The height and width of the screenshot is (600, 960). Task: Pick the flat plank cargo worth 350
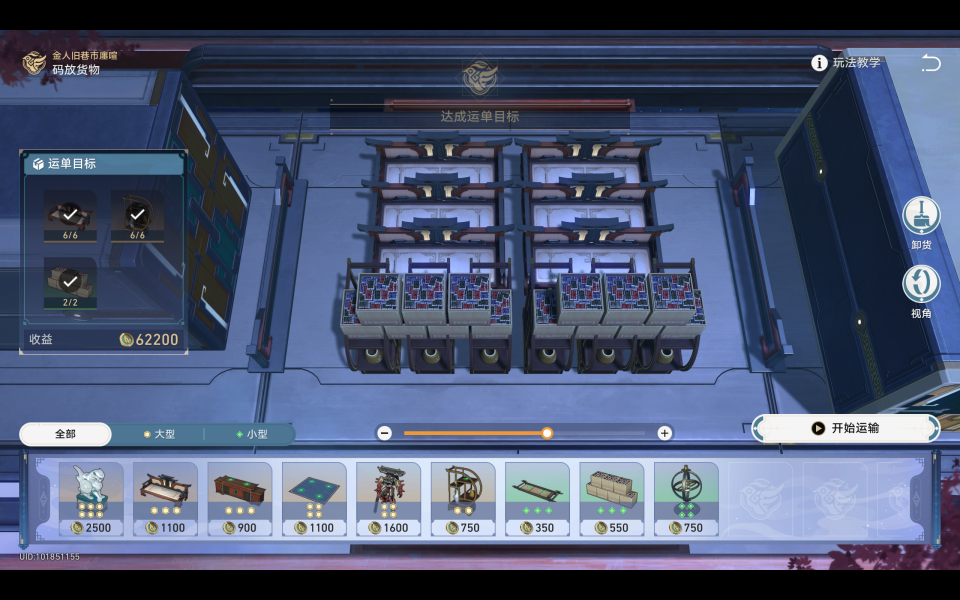pyautogui.click(x=537, y=498)
